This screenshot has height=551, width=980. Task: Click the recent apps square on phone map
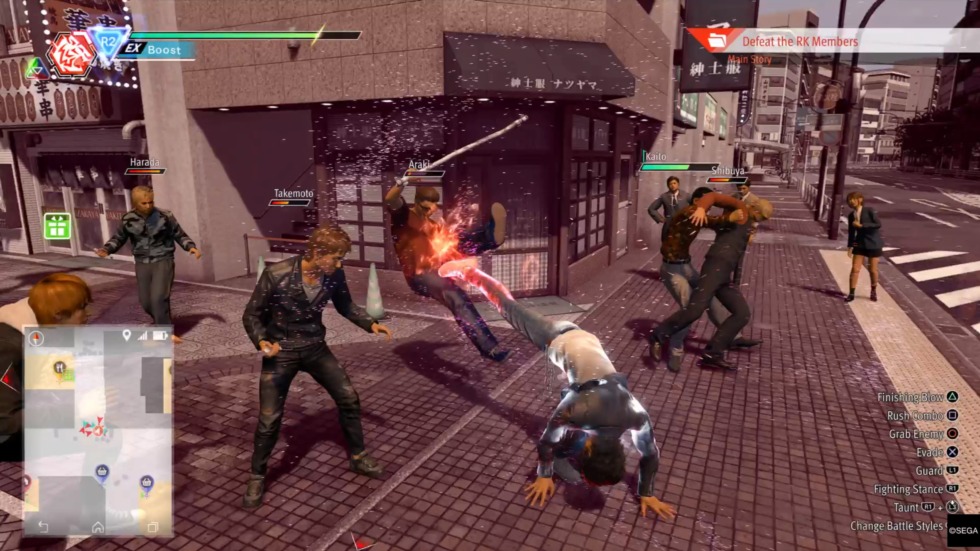coord(152,526)
